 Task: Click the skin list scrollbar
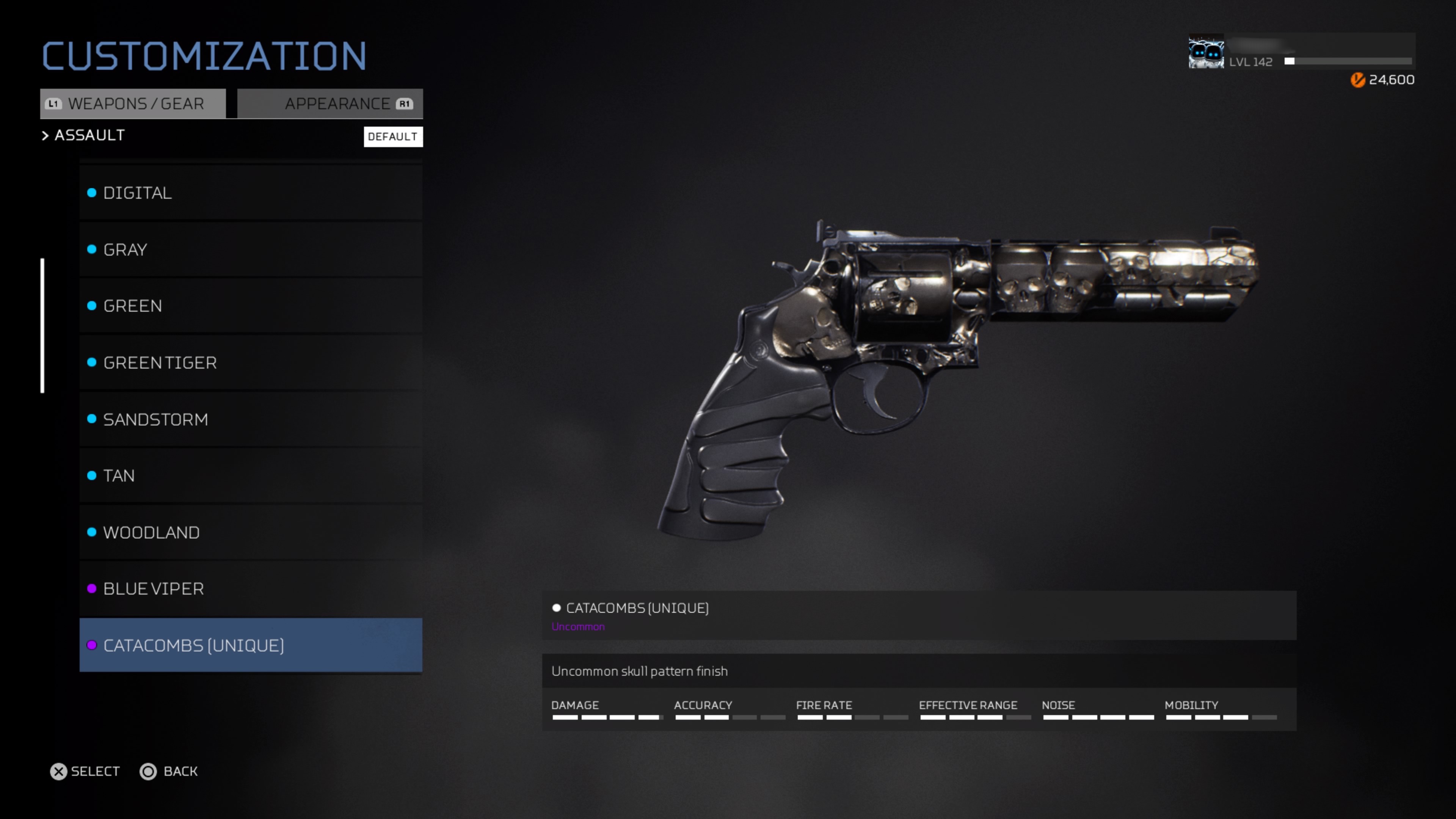click(42, 326)
